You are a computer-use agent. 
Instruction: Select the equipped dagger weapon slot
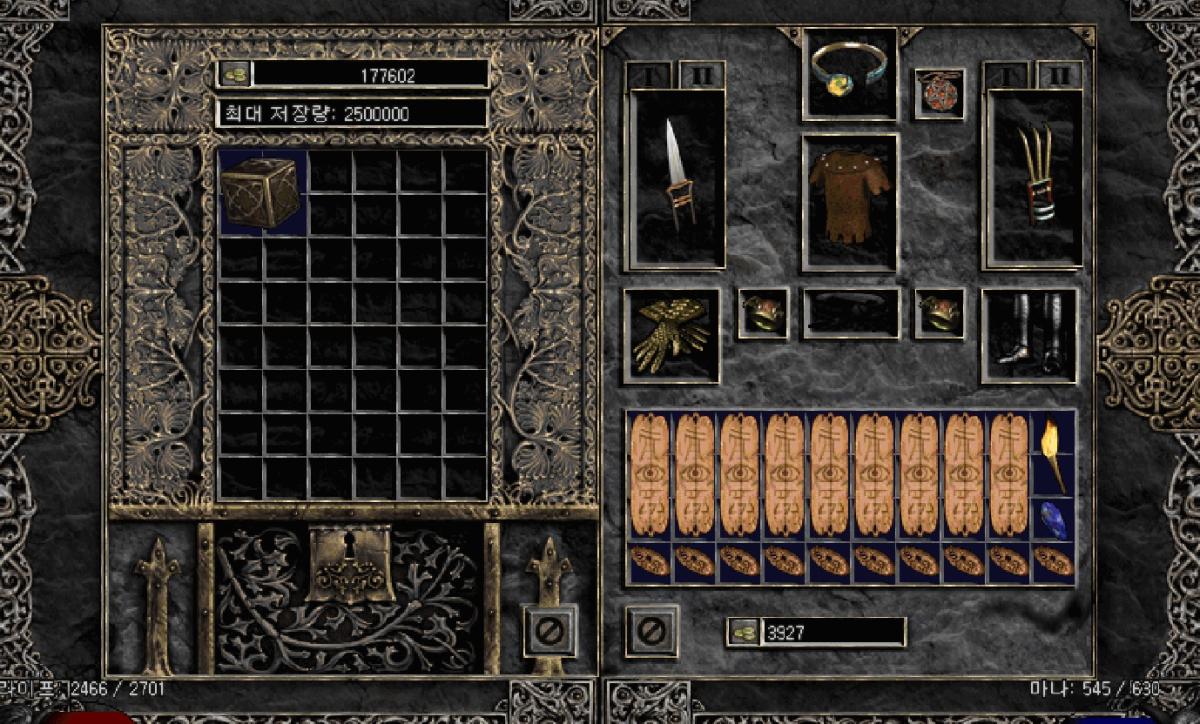676,180
